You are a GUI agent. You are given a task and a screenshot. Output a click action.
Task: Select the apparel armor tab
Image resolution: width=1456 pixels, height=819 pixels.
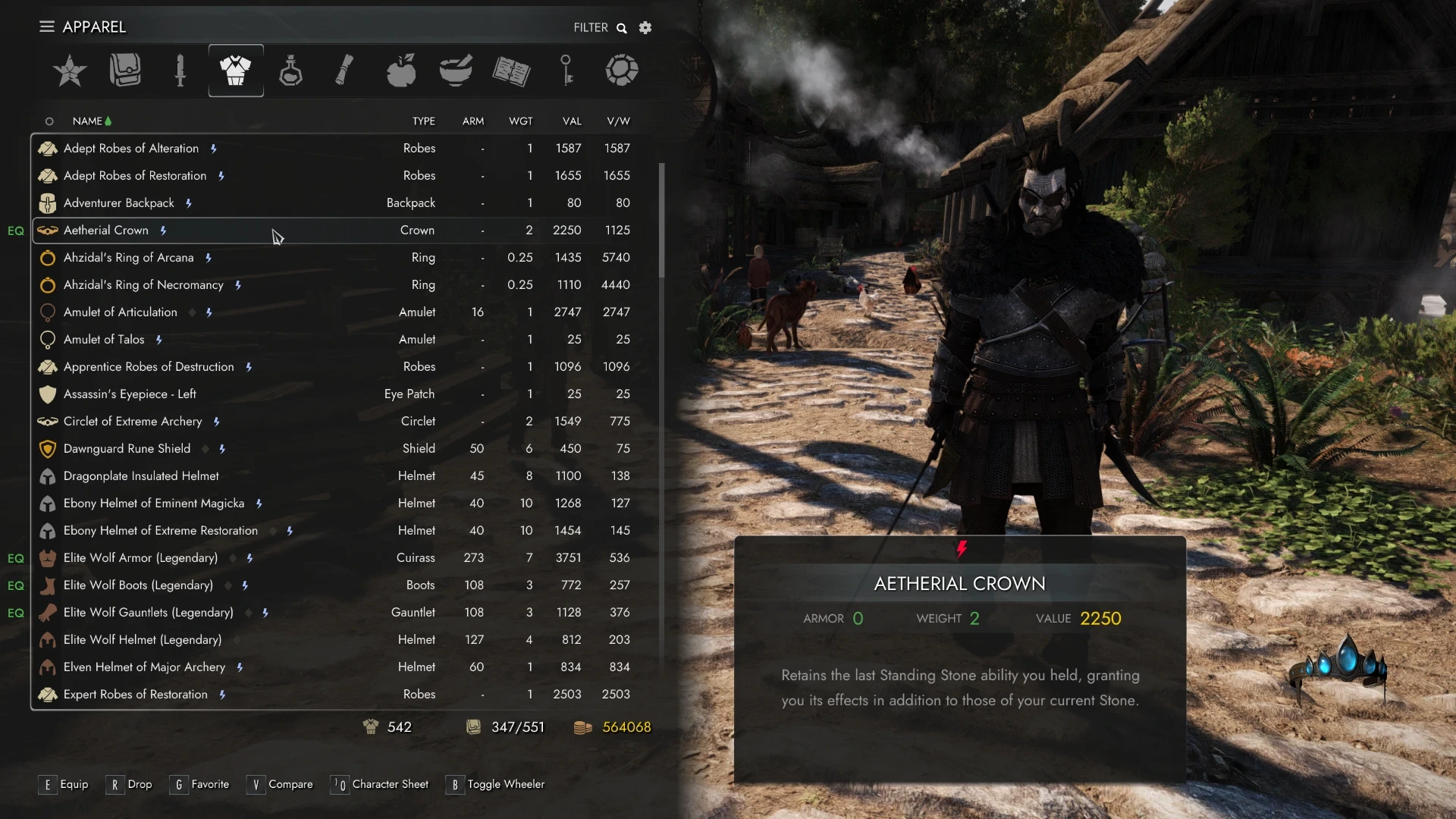(x=235, y=71)
